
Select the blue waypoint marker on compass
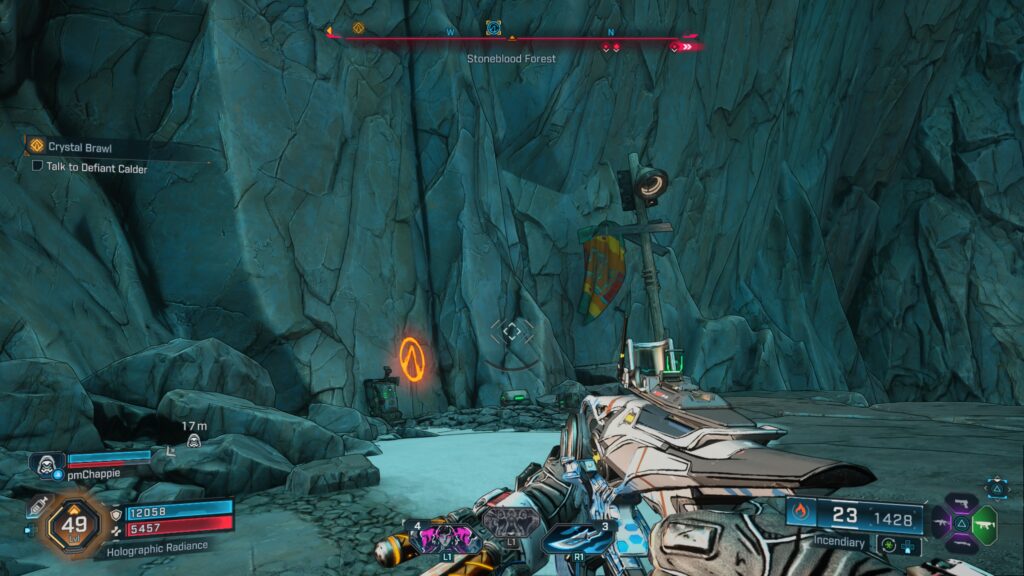pyautogui.click(x=493, y=28)
